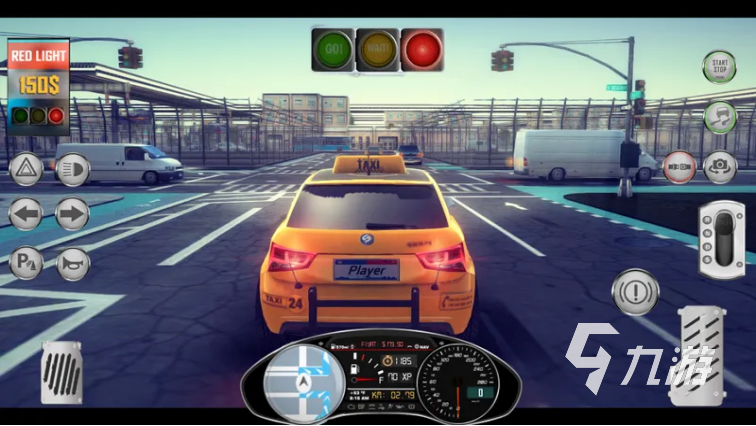Screen dimensions: 756x426
Task: Engage the handbrake exclamation button
Action: pyautogui.click(x=632, y=291)
